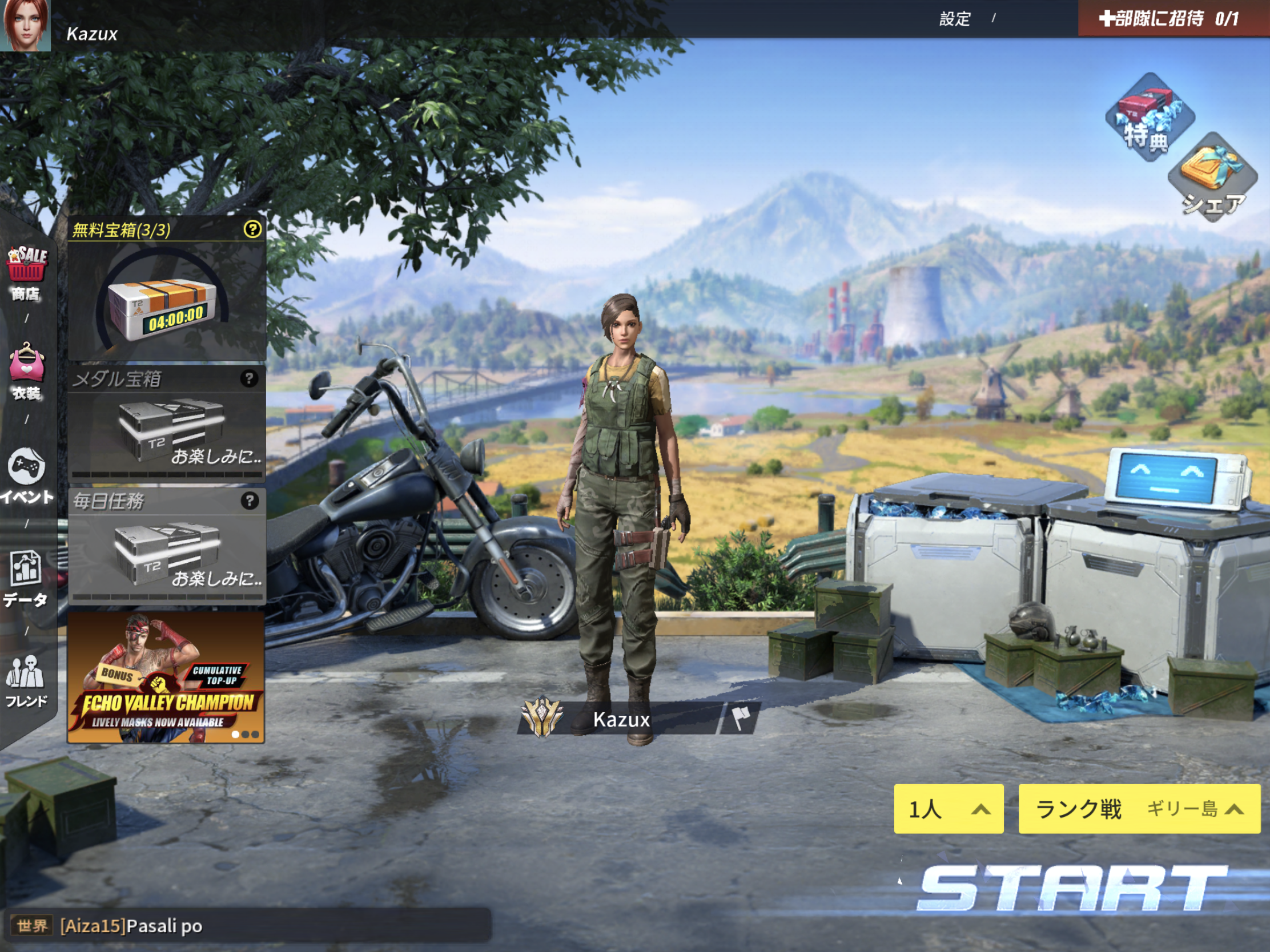This screenshot has width=1270, height=952.
Task: Open the メダル宝箱 medal crate panel
Action: pos(167,425)
